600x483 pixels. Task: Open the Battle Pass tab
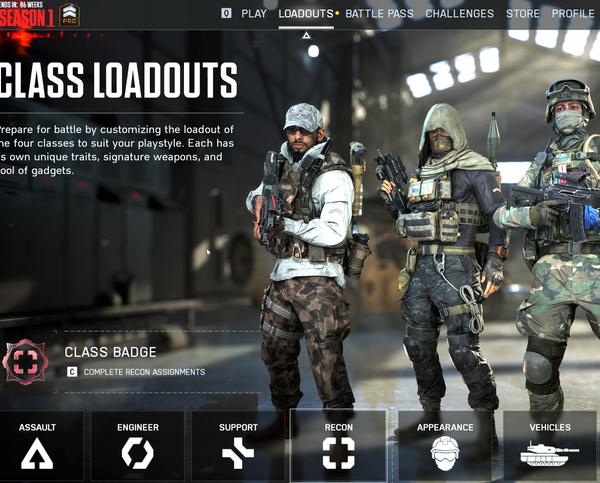click(x=382, y=14)
